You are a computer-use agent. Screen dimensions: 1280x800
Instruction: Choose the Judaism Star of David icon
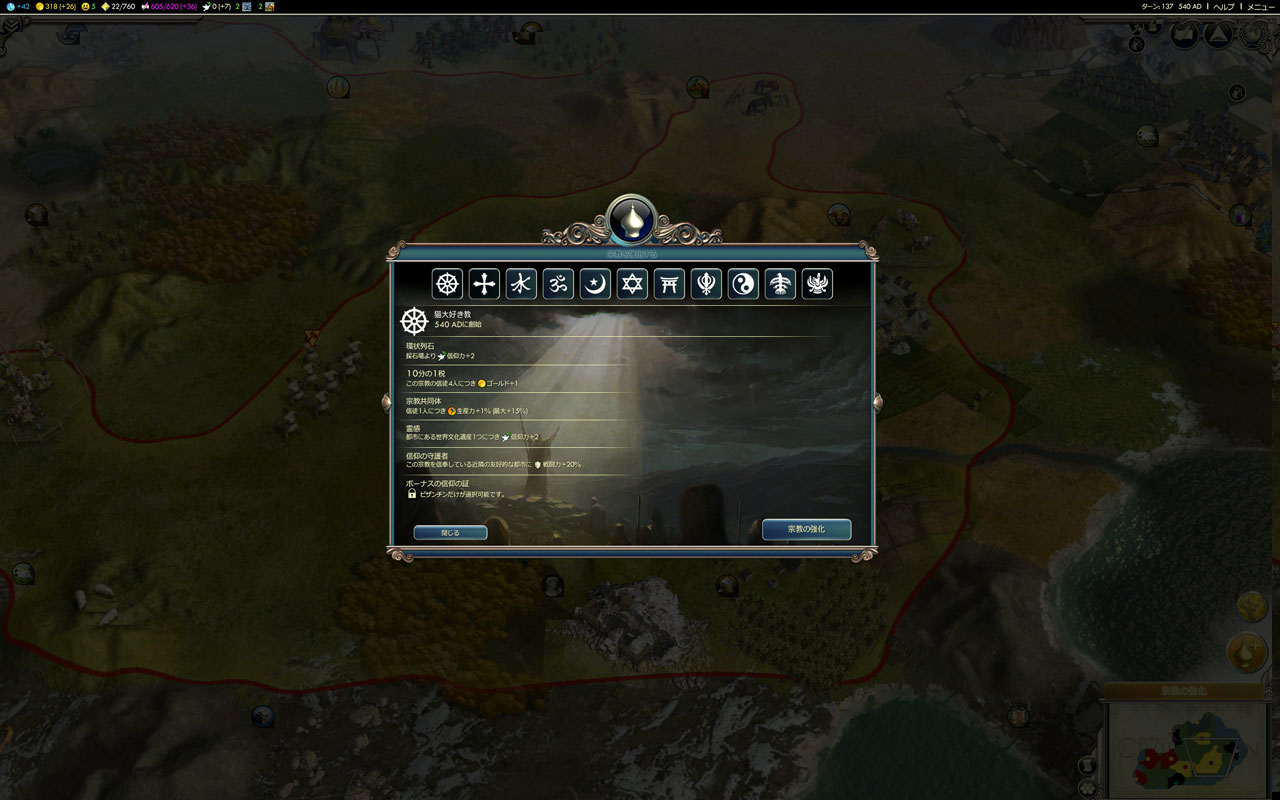point(632,284)
